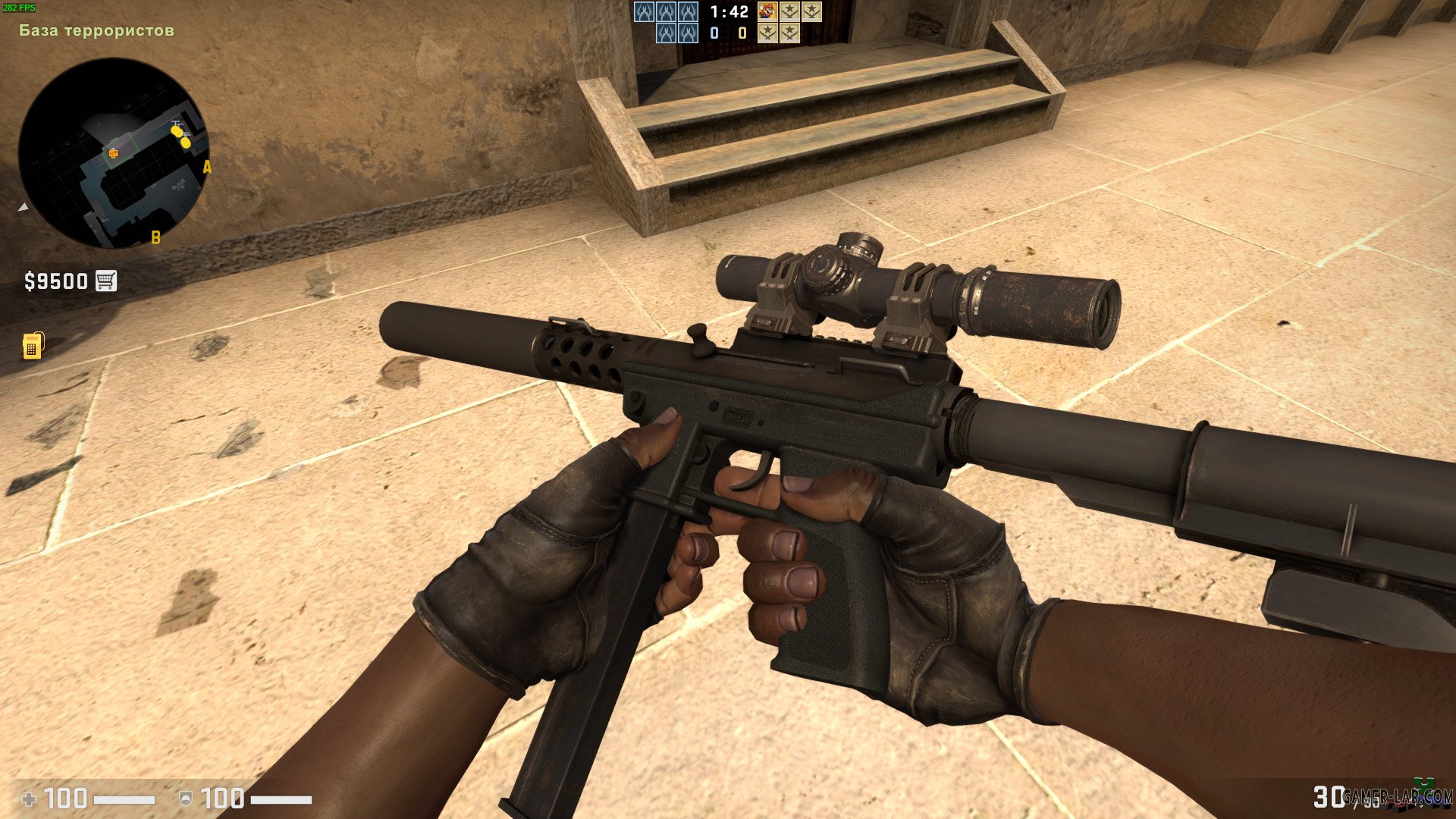Click the third CT avatar top row
The height and width of the screenshot is (819, 1456).
689,12
